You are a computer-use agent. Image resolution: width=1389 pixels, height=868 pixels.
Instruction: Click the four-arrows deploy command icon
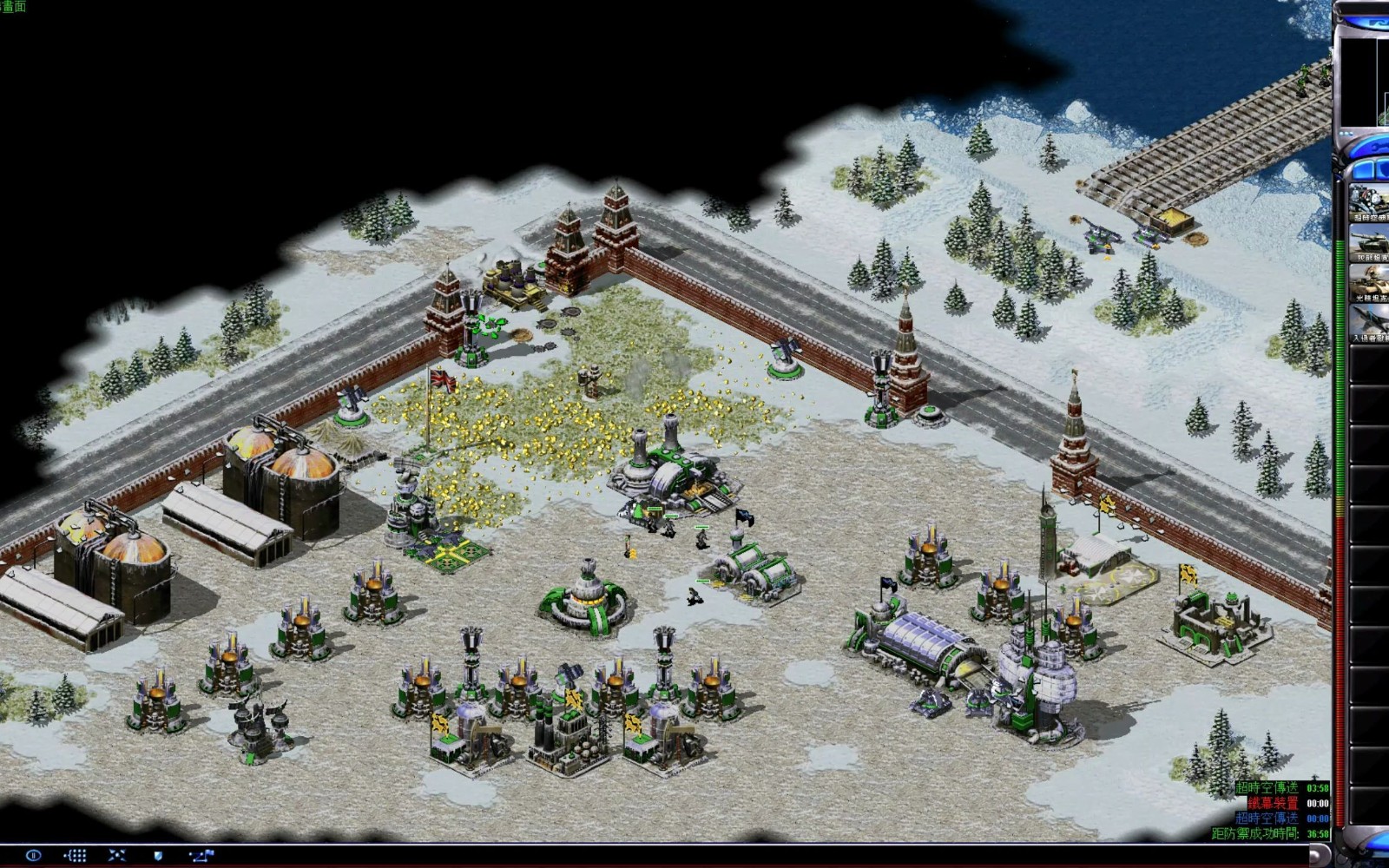click(117, 855)
